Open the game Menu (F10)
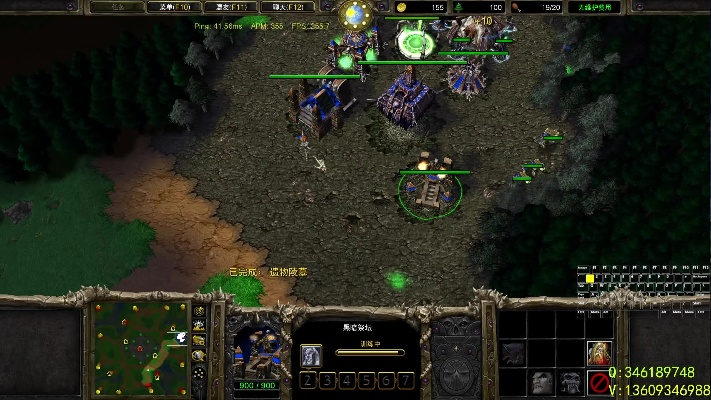Viewport: 711px width, 400px height. point(170,7)
